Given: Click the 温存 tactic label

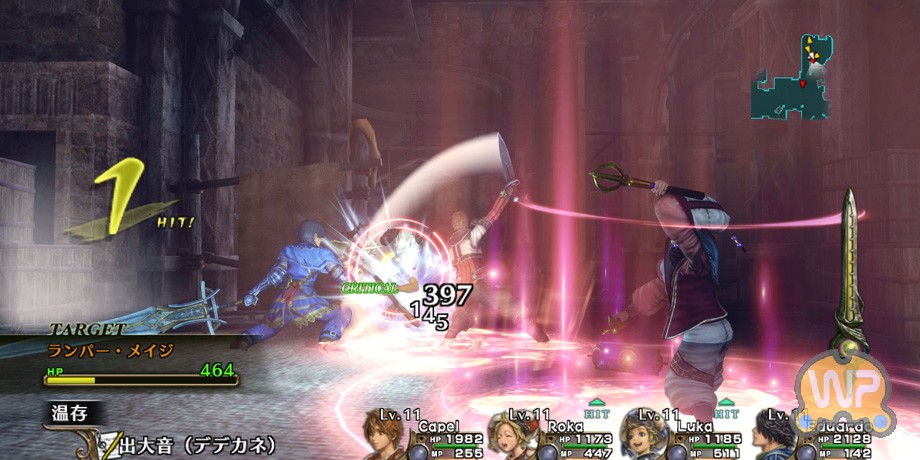Looking at the screenshot, I should coord(72,412).
